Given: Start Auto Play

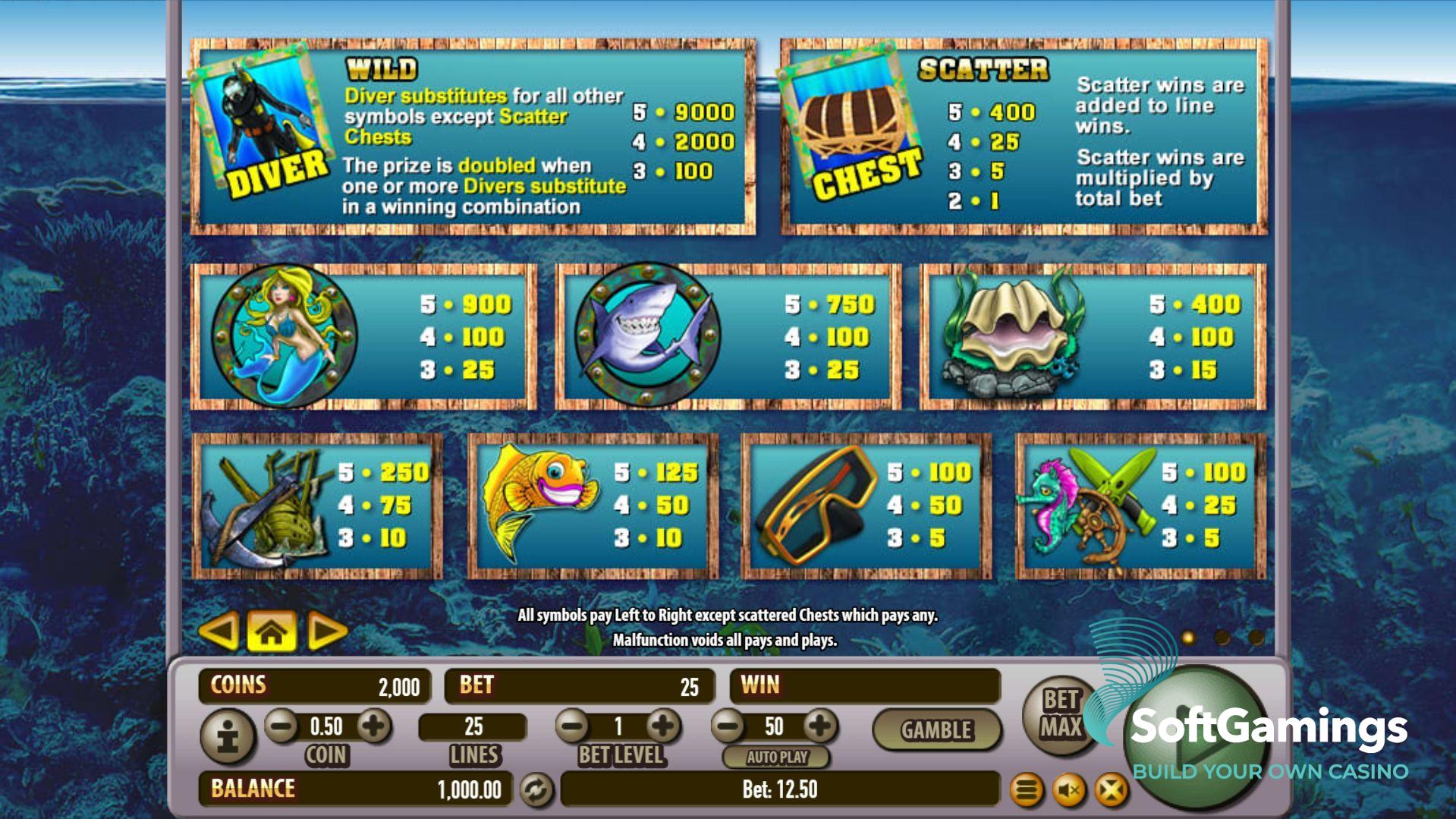Looking at the screenshot, I should [776, 757].
